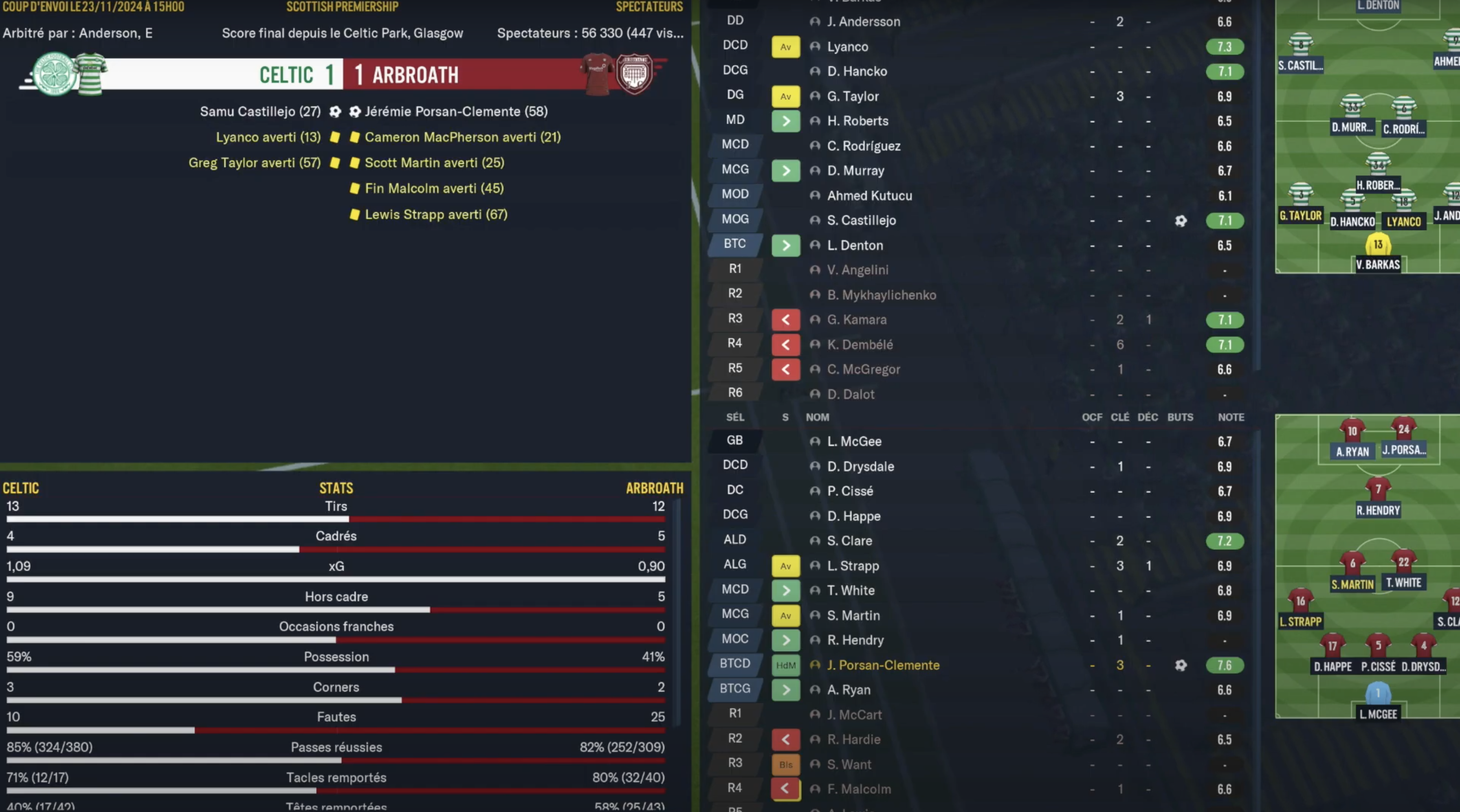
Task: Open G. Kamara substitute row
Action: click(856, 320)
